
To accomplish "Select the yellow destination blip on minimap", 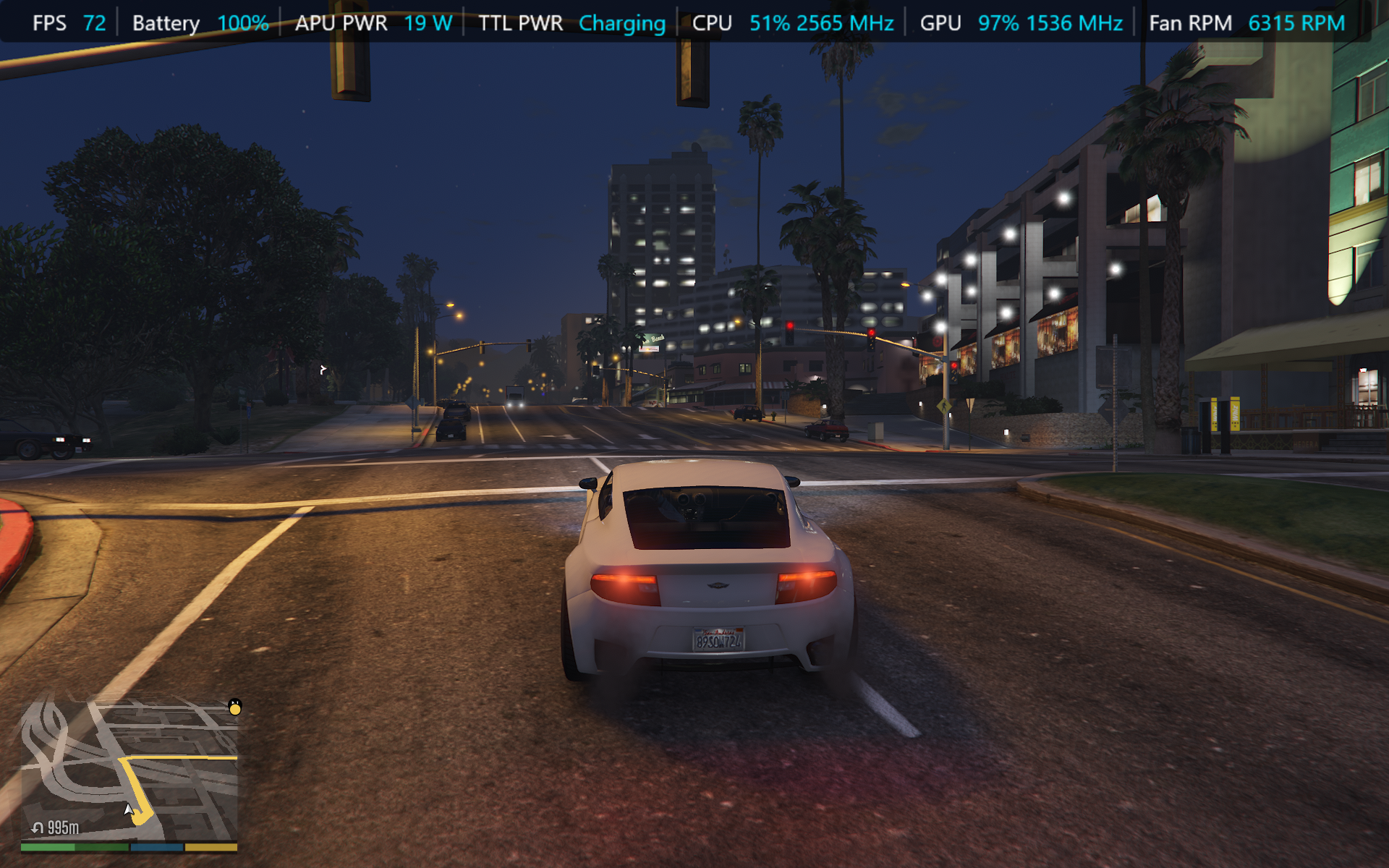I will [x=234, y=707].
